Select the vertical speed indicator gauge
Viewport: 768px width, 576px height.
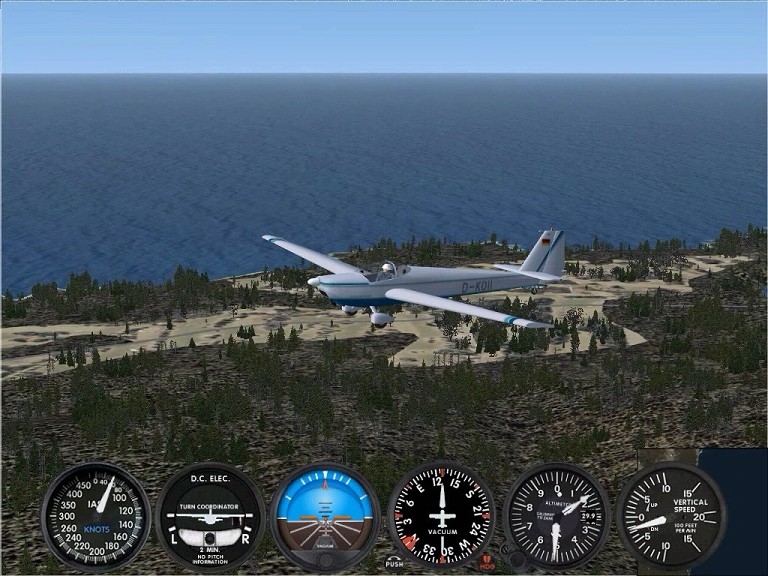pos(671,516)
